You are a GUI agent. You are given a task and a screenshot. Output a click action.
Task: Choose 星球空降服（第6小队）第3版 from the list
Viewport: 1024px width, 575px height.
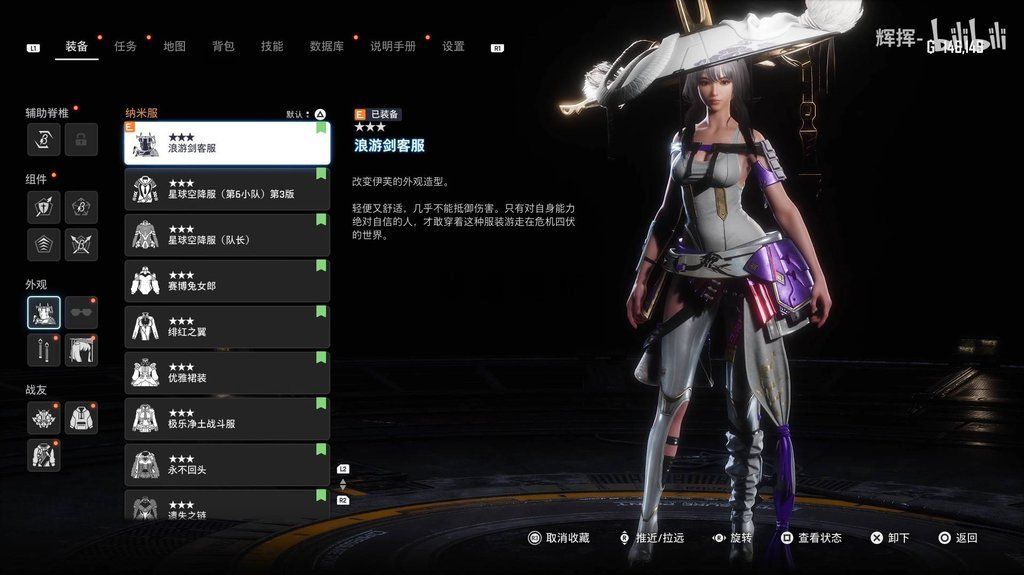[x=227, y=189]
